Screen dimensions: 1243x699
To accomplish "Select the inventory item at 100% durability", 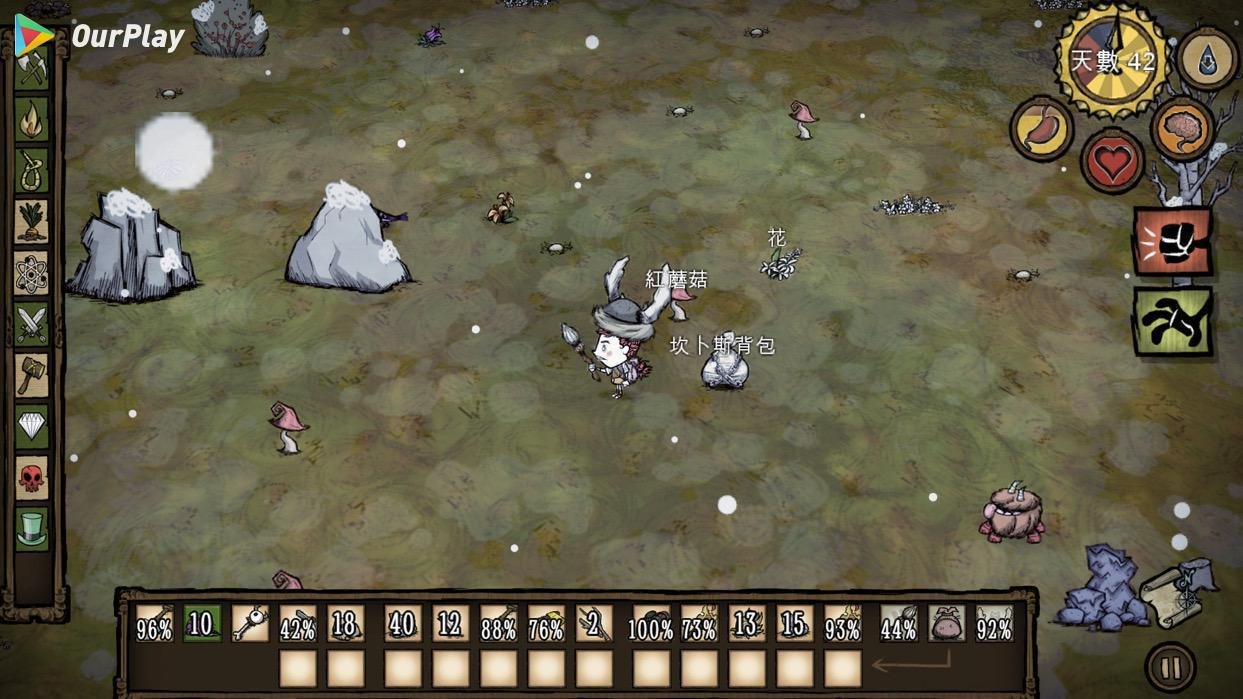I will coord(651,624).
